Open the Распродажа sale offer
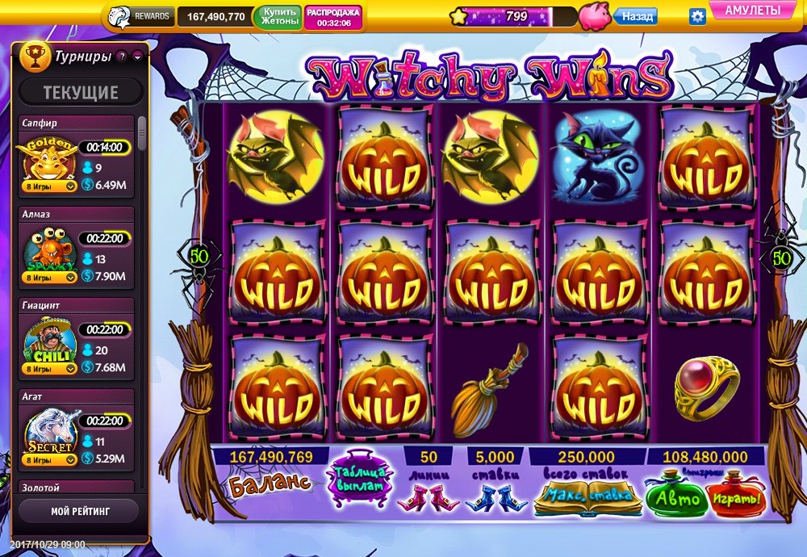Image resolution: width=807 pixels, height=557 pixels. click(x=333, y=16)
